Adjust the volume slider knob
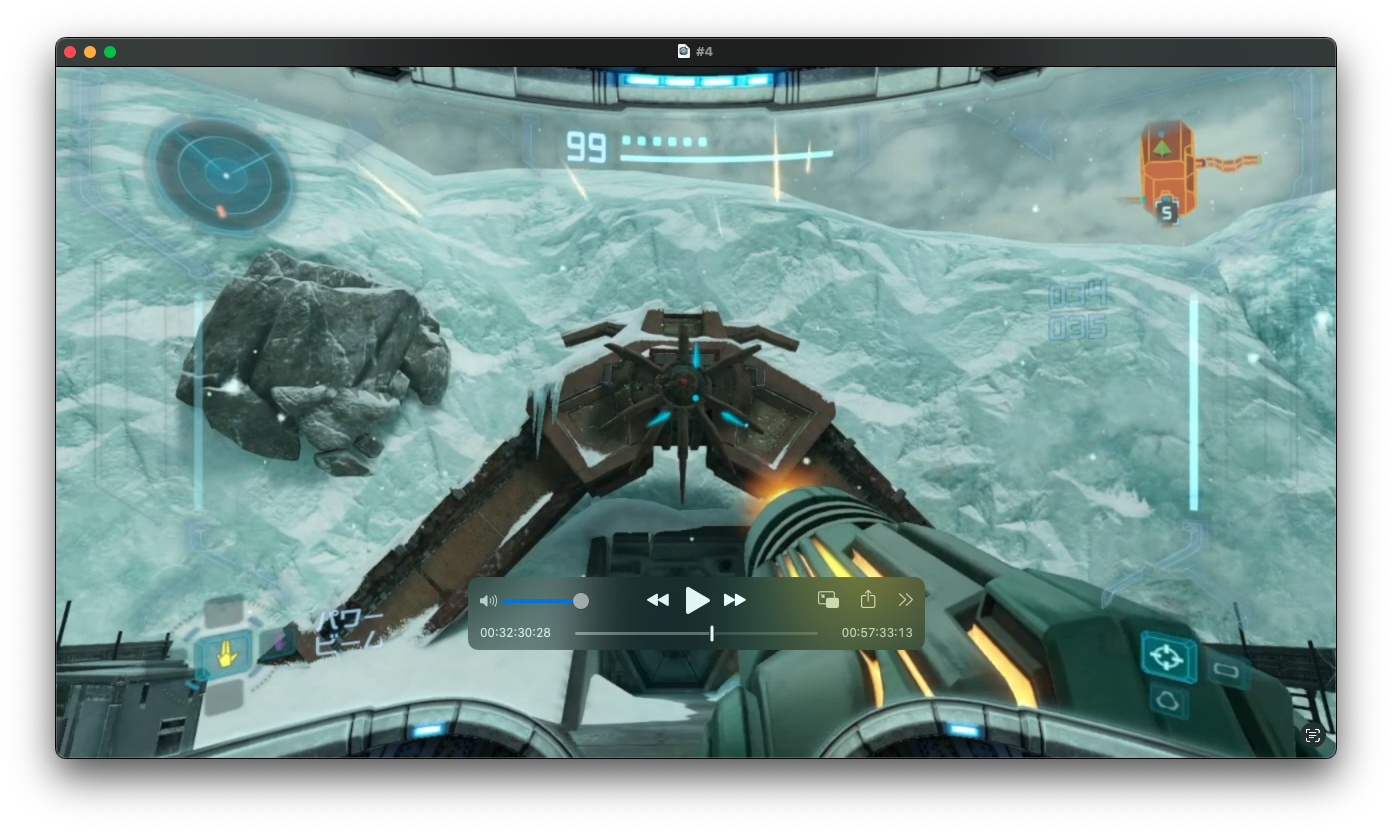1392x832 pixels. [x=580, y=601]
